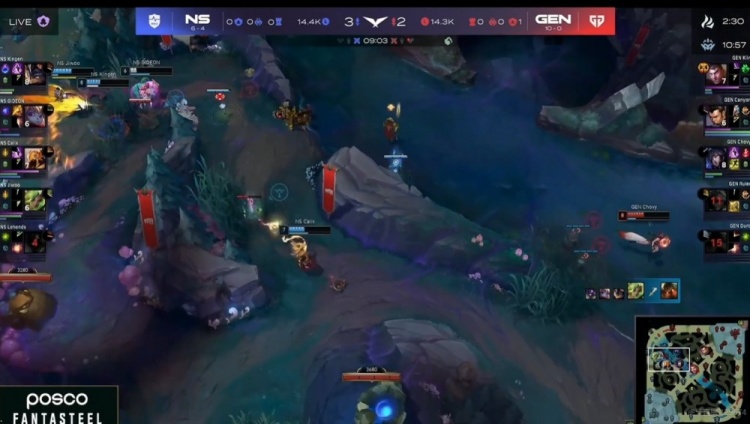Select NS Kingen's champion portrait
Screen dimensions: 750x424
(36, 74)
